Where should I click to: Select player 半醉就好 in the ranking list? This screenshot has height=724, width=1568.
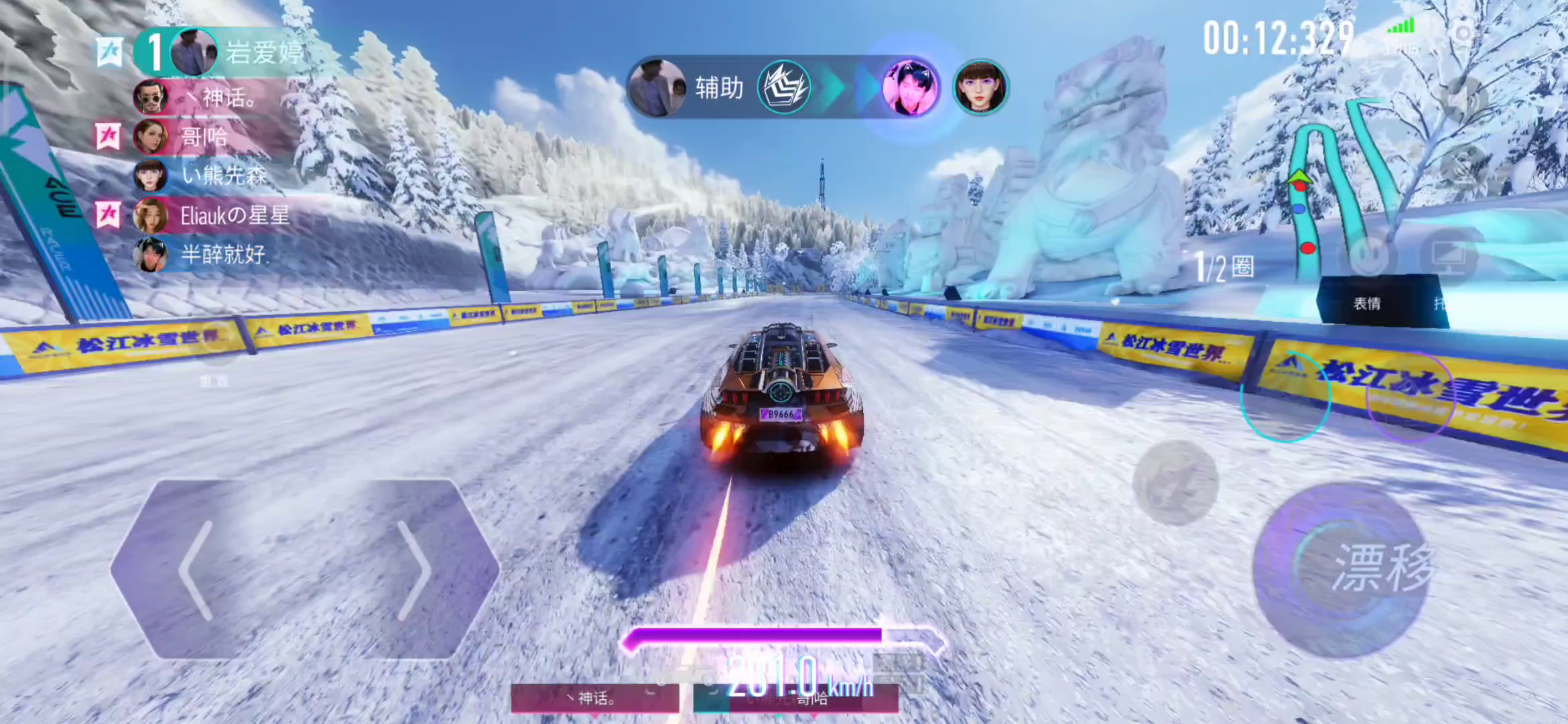223,255
